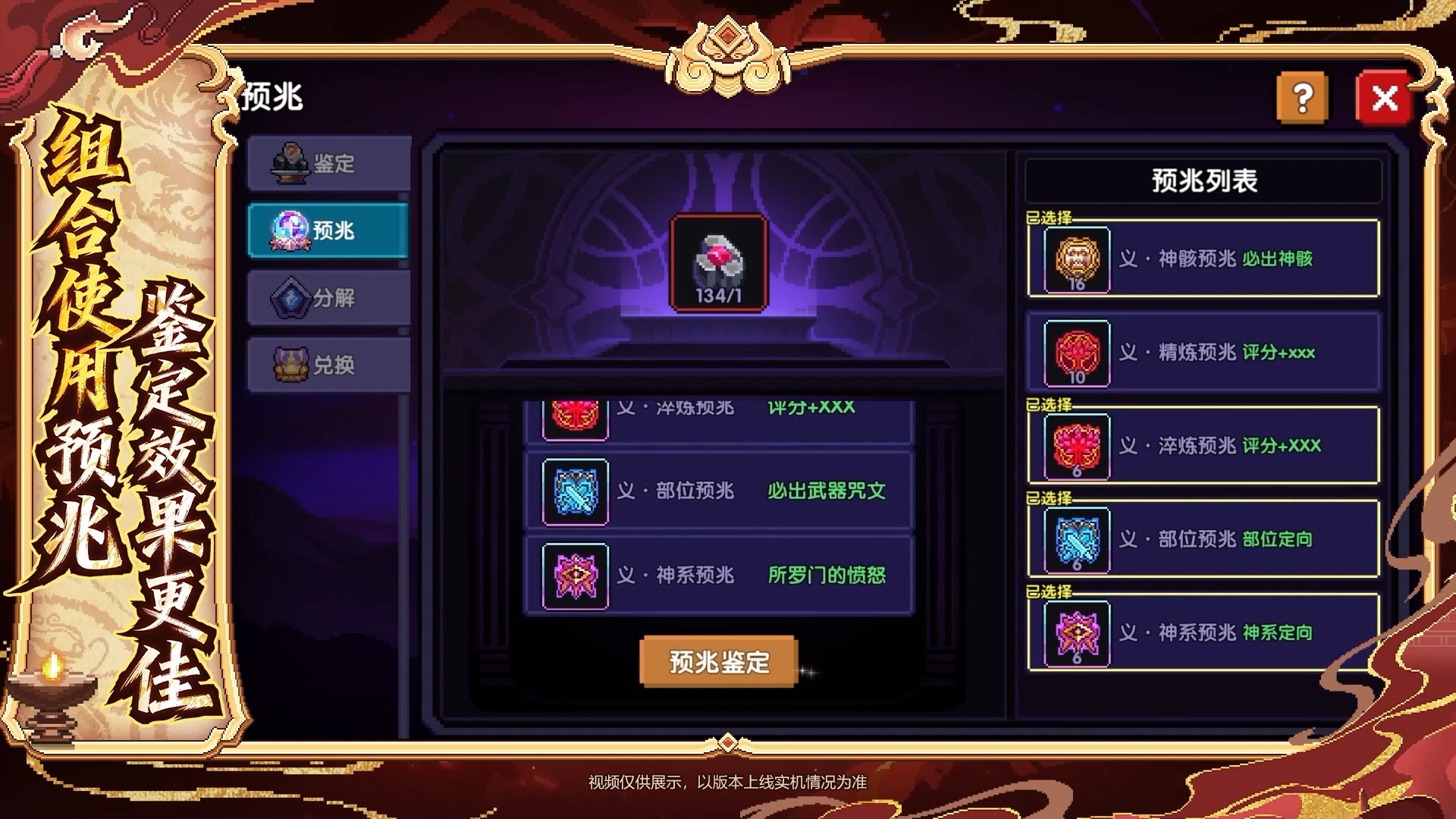Select the 义·神骸预兆 lion emblem icon
1456x819 pixels.
1076,259
